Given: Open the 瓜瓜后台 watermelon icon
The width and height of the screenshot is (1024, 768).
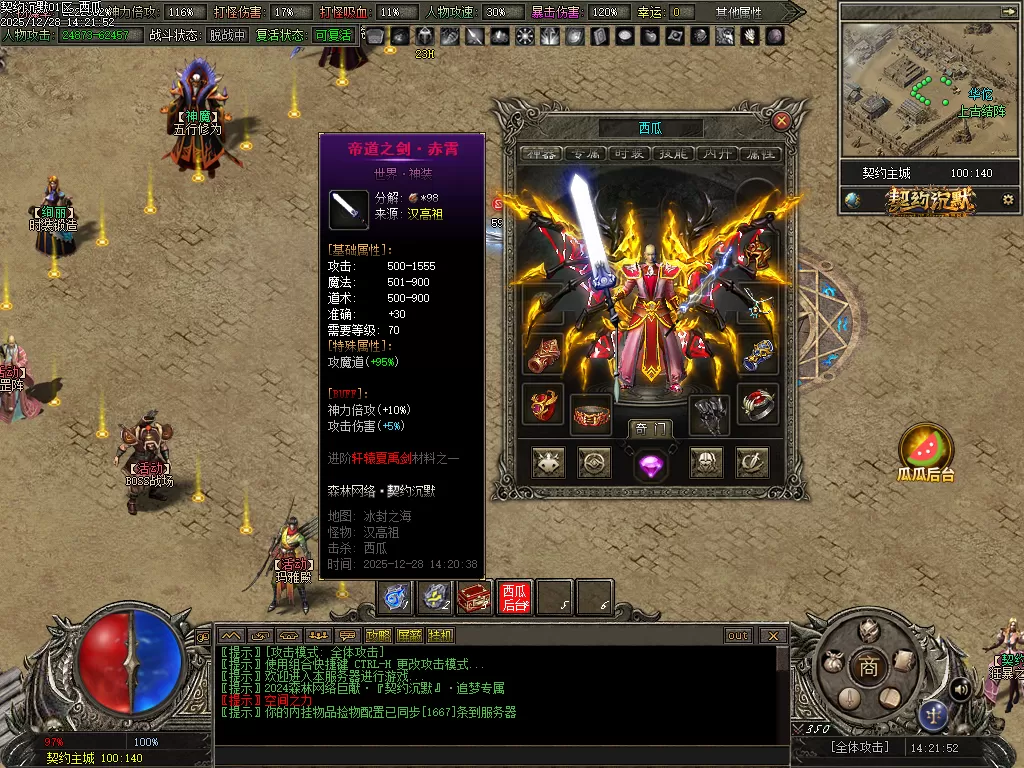Looking at the screenshot, I should (x=925, y=447).
